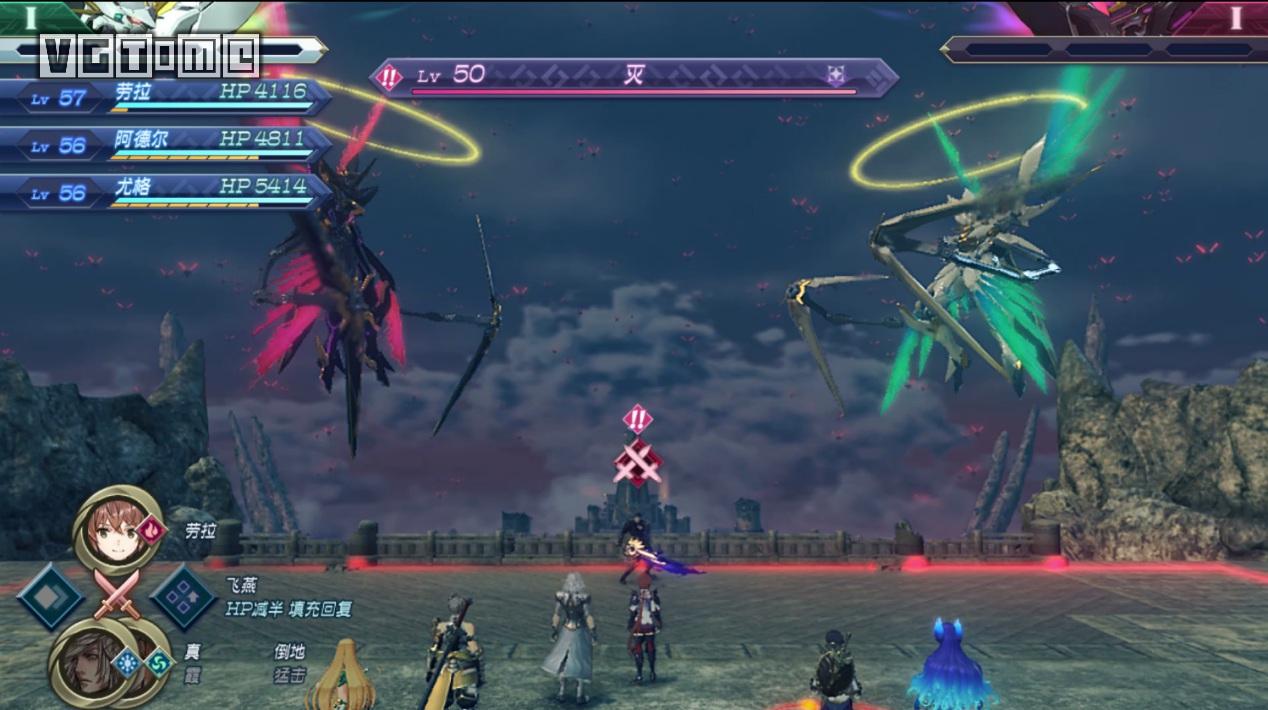This screenshot has height=710, width=1268.
Task: Select party row 阿德尔 Lv 56
Action: coord(165,144)
